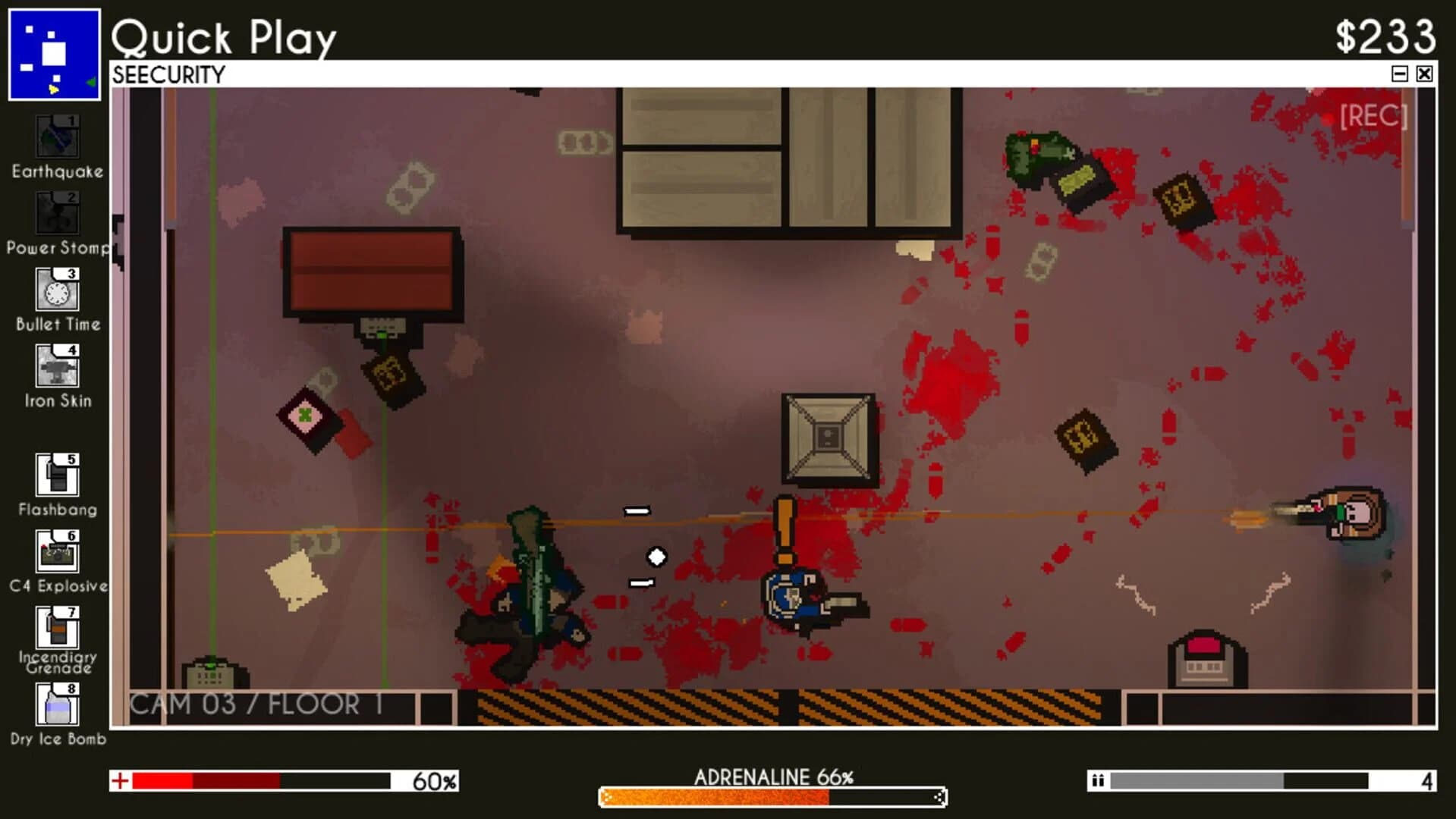Minimize the SEECURITY camera window
This screenshot has height=819, width=1456.
coord(1400,74)
